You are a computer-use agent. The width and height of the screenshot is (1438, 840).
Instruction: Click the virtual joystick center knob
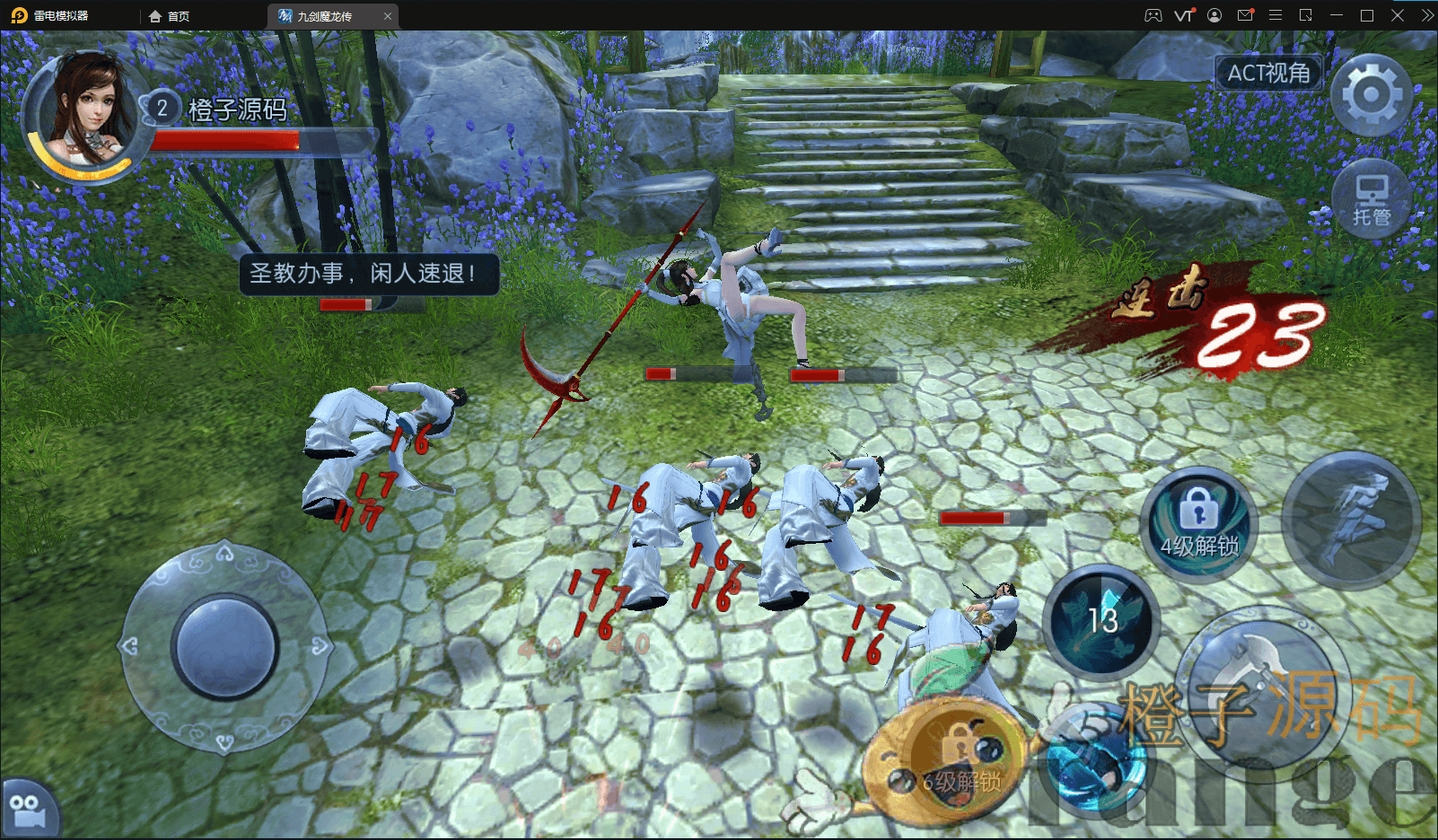point(225,646)
